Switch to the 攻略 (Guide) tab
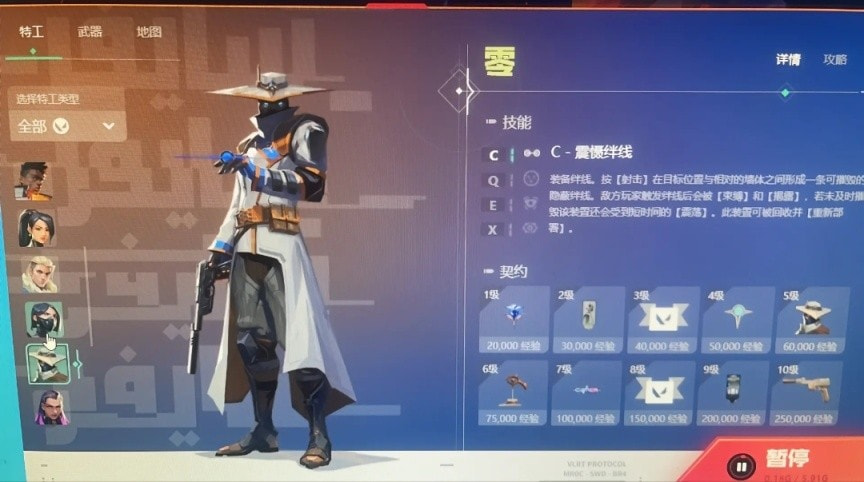864x482 pixels. click(x=835, y=59)
